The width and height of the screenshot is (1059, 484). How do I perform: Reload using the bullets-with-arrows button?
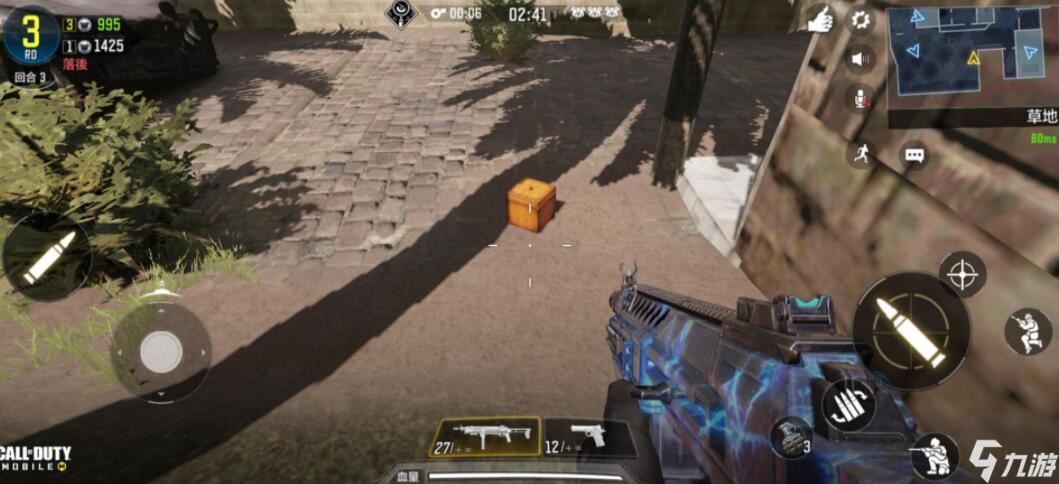849,405
